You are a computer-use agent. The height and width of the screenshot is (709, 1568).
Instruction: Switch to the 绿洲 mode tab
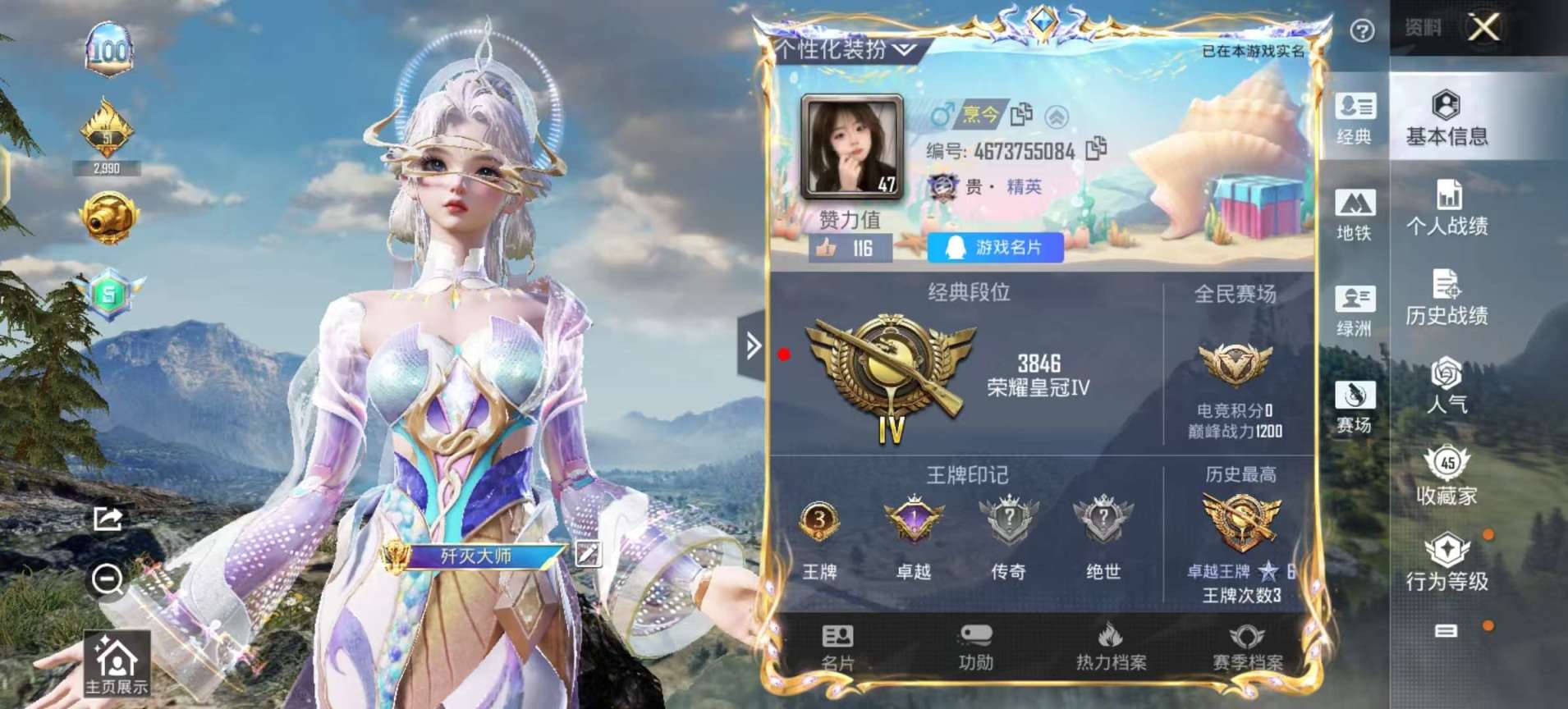[1354, 311]
